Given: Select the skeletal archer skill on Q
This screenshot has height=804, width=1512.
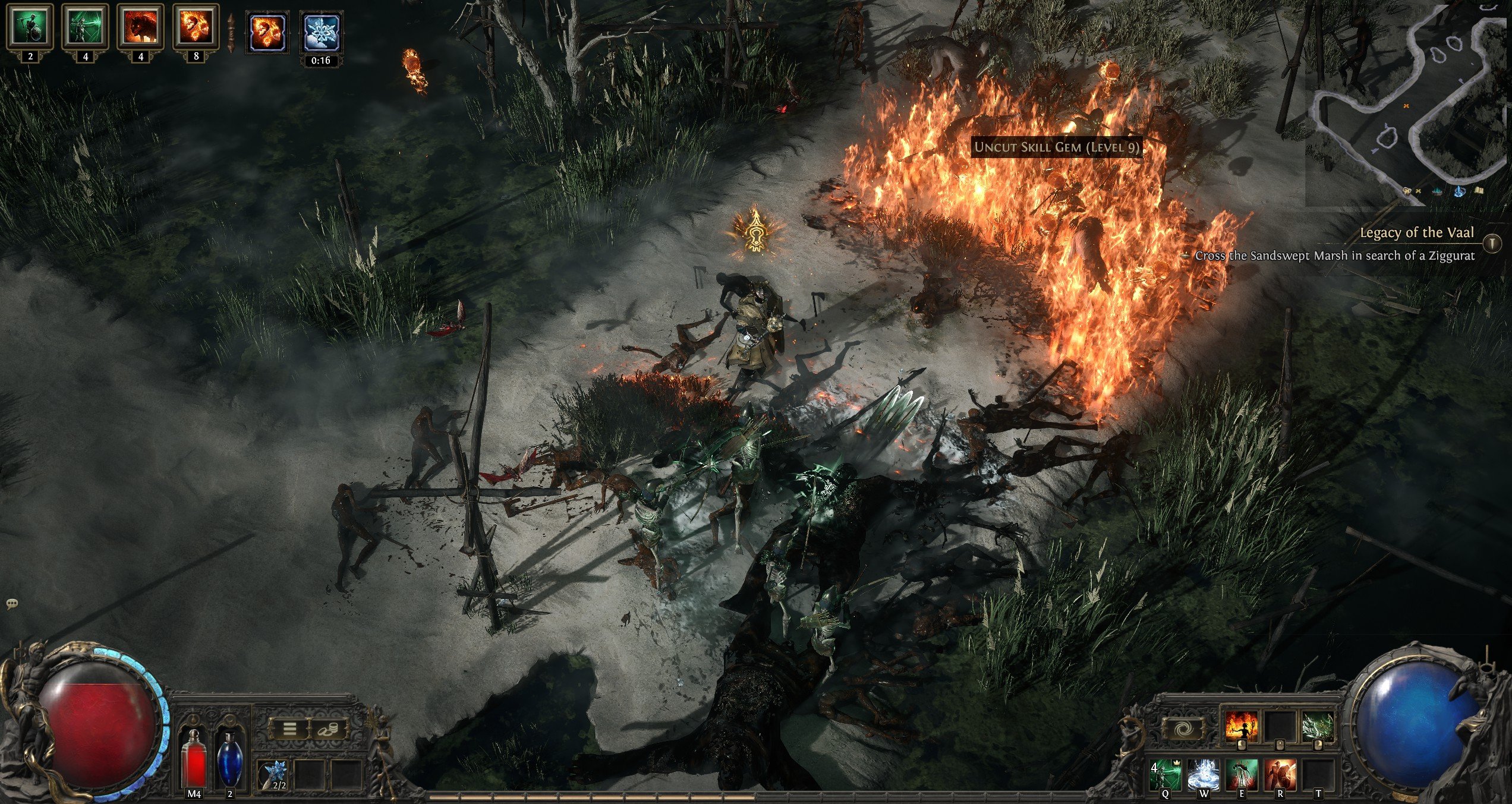Looking at the screenshot, I should (x=1165, y=774).
